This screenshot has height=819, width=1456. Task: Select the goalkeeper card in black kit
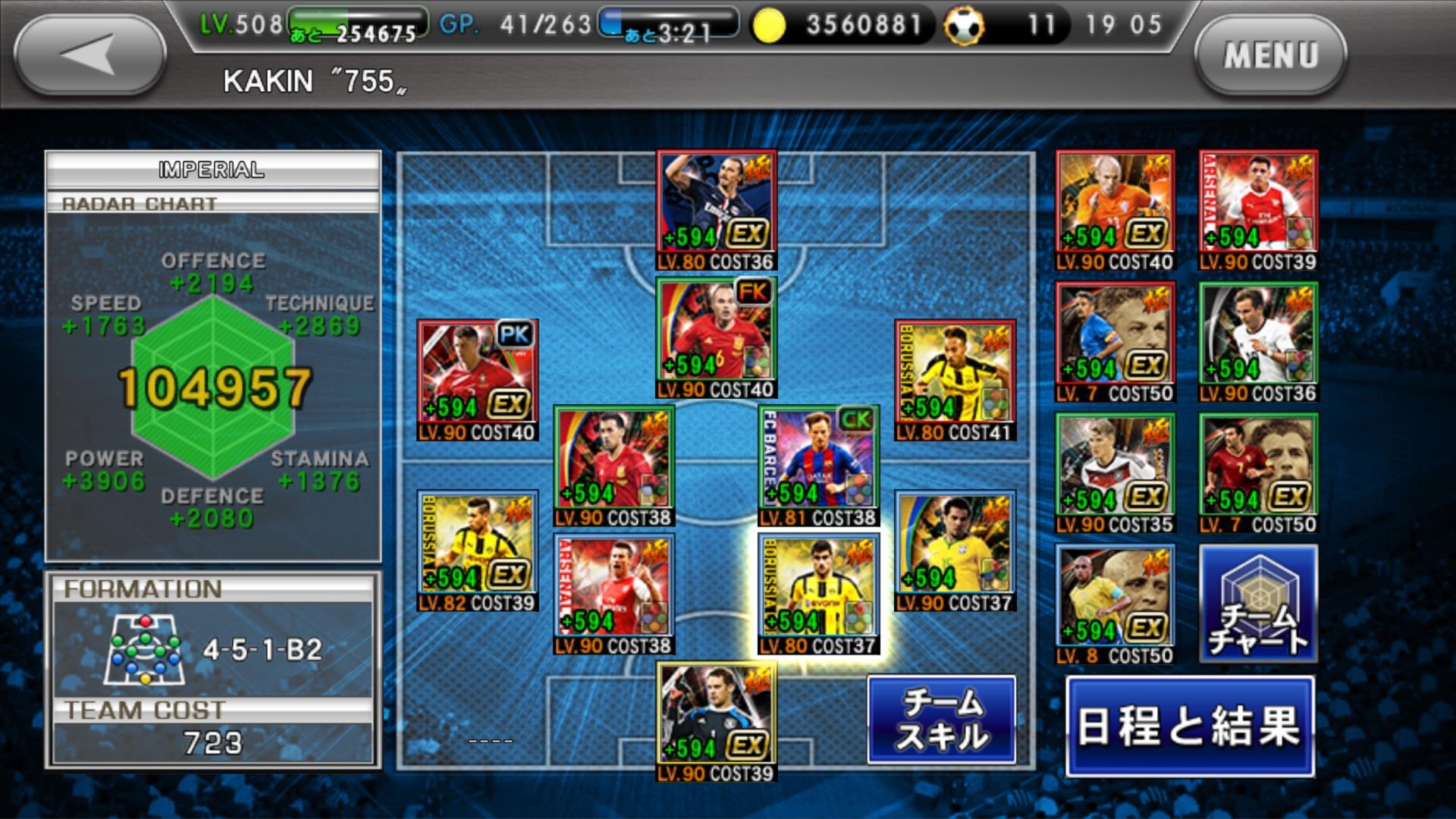(716, 720)
